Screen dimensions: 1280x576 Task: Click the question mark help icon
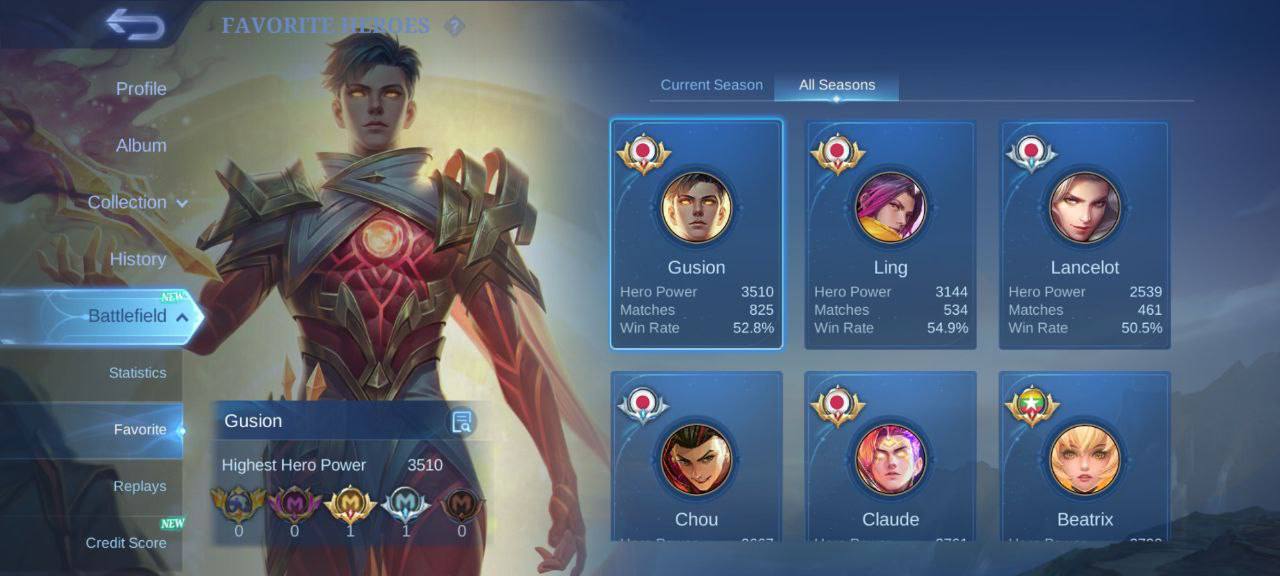(454, 26)
